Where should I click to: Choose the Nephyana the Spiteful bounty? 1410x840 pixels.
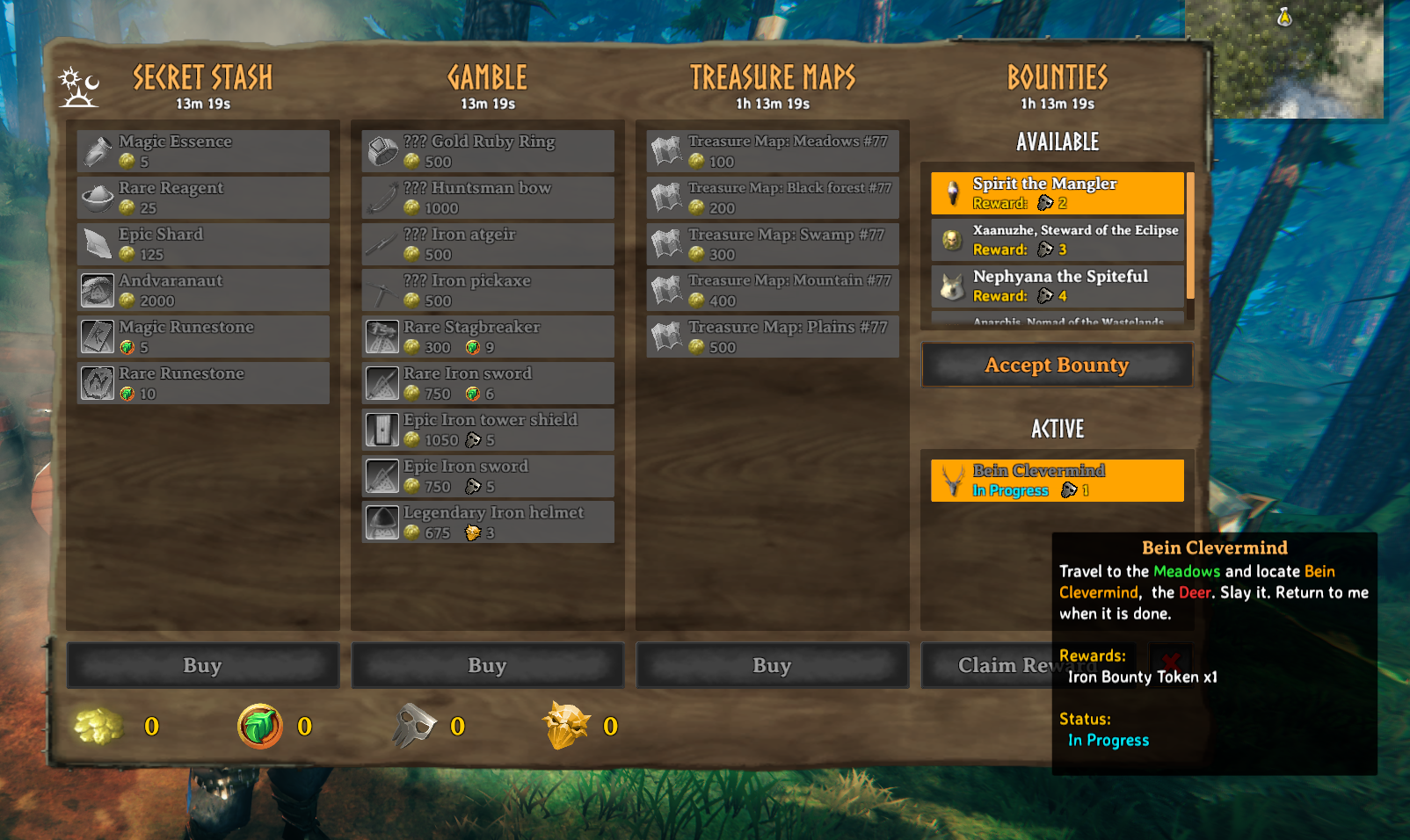(x=1057, y=286)
